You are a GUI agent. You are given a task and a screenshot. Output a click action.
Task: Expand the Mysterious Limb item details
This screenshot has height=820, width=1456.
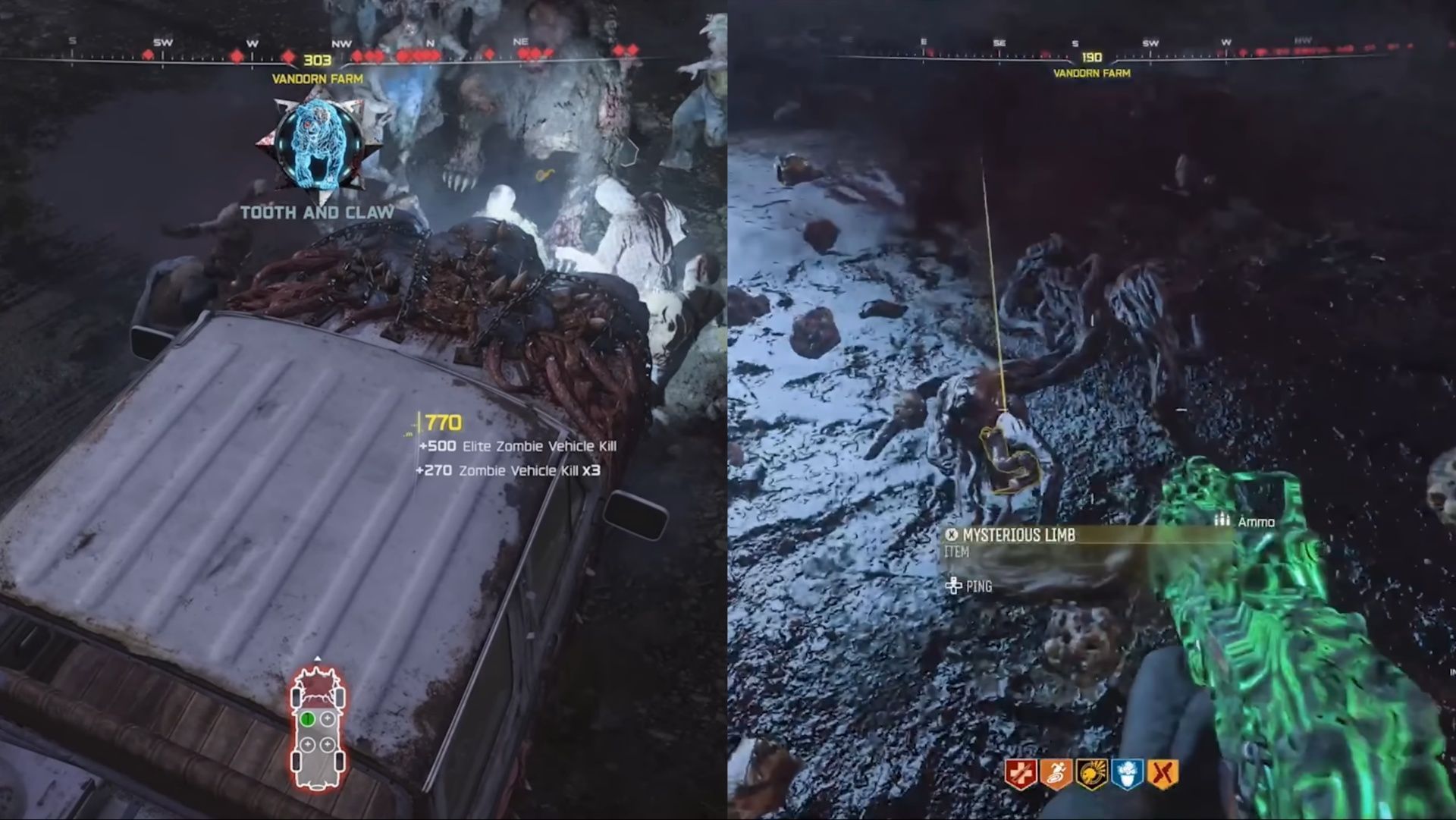click(x=1020, y=536)
